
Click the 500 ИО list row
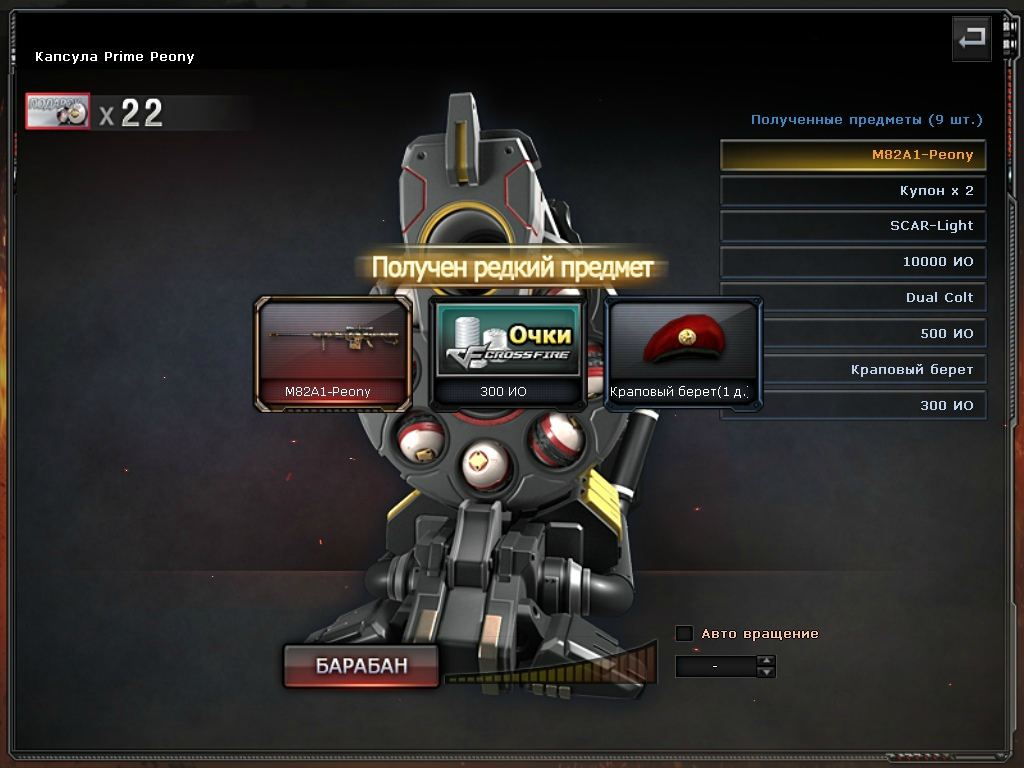[853, 334]
